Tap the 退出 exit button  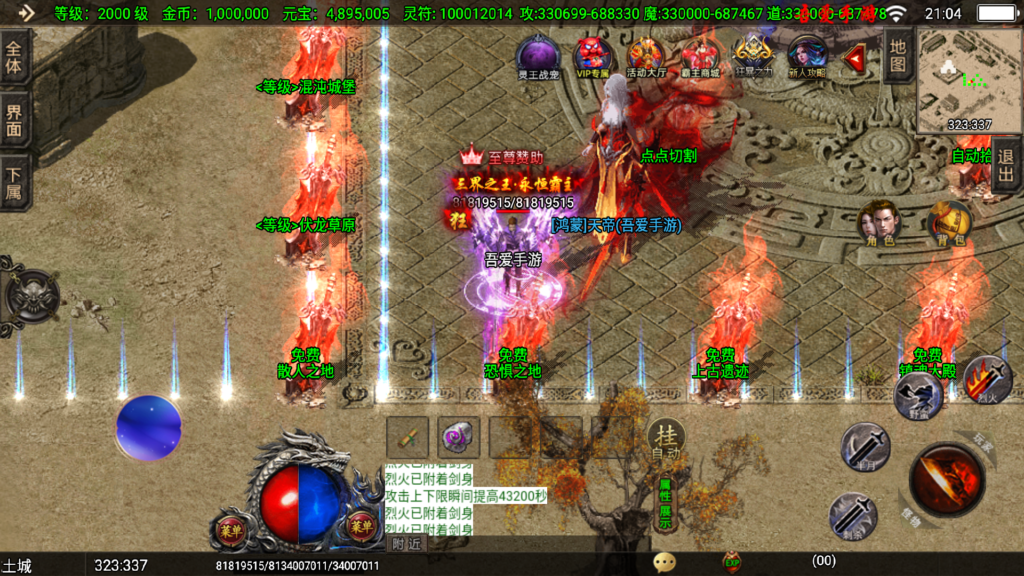pos(1006,165)
